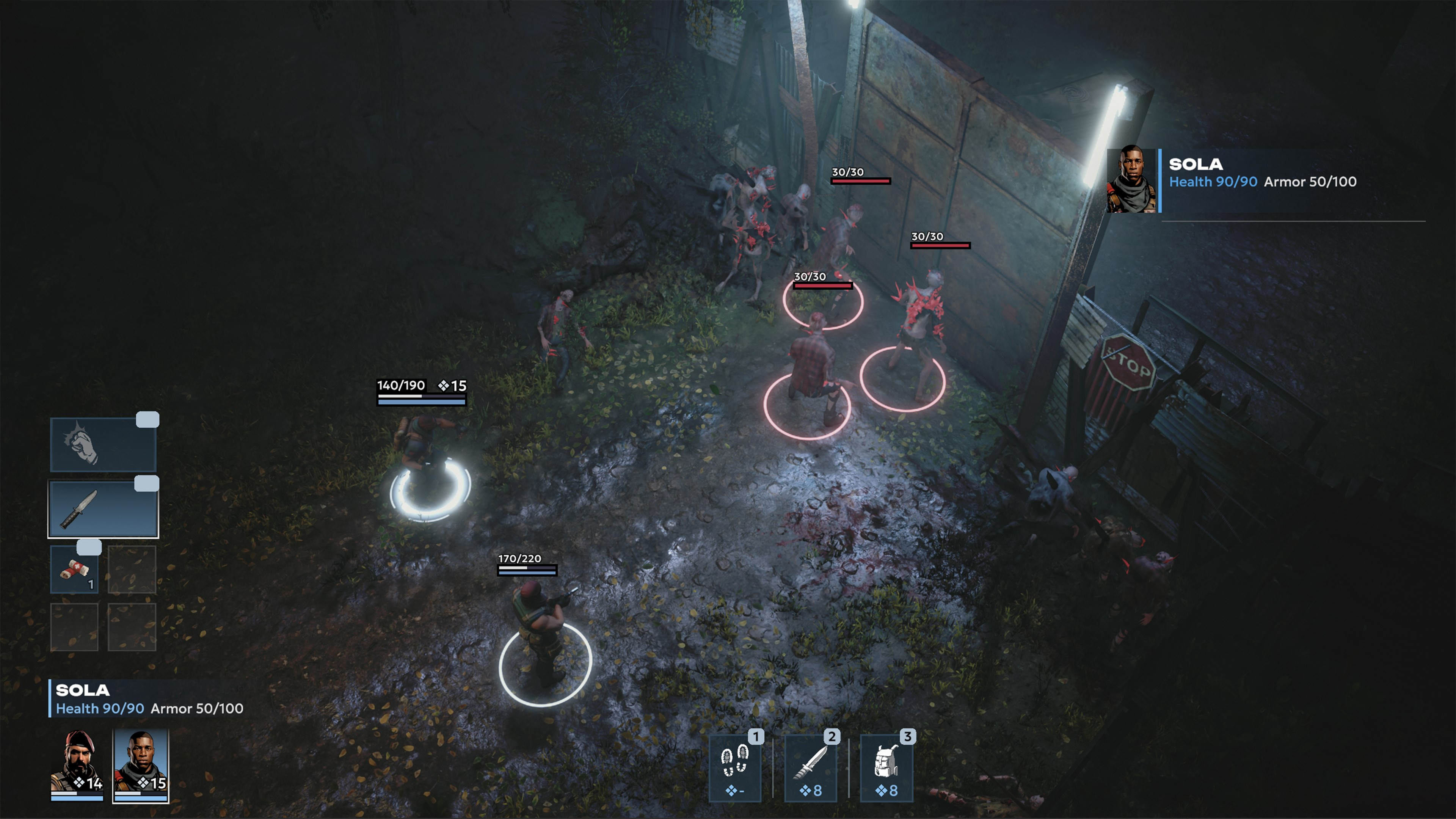
Task: Open the backpack inventory ability
Action: 886,767
